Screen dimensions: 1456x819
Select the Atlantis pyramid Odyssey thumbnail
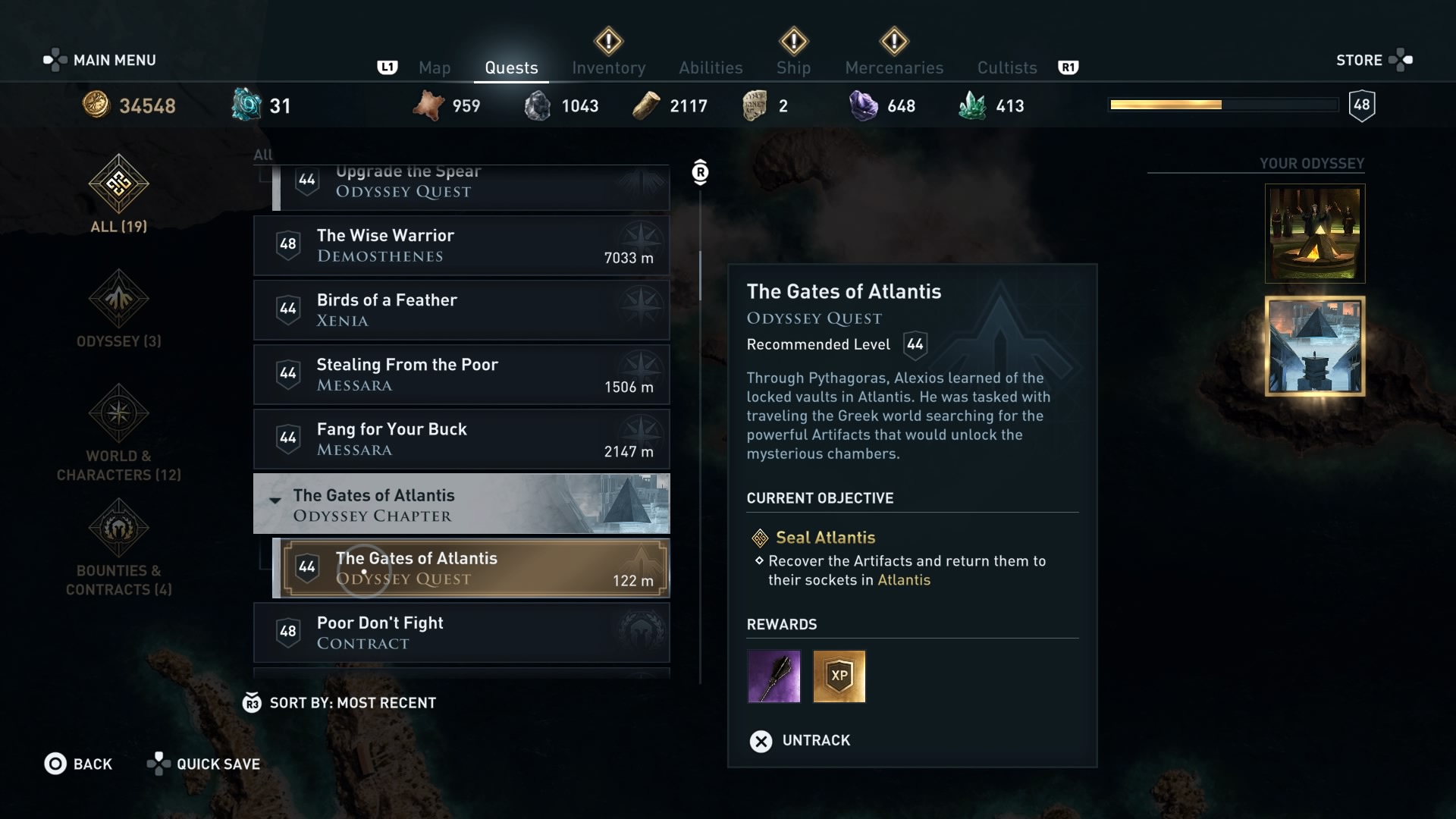(x=1314, y=347)
